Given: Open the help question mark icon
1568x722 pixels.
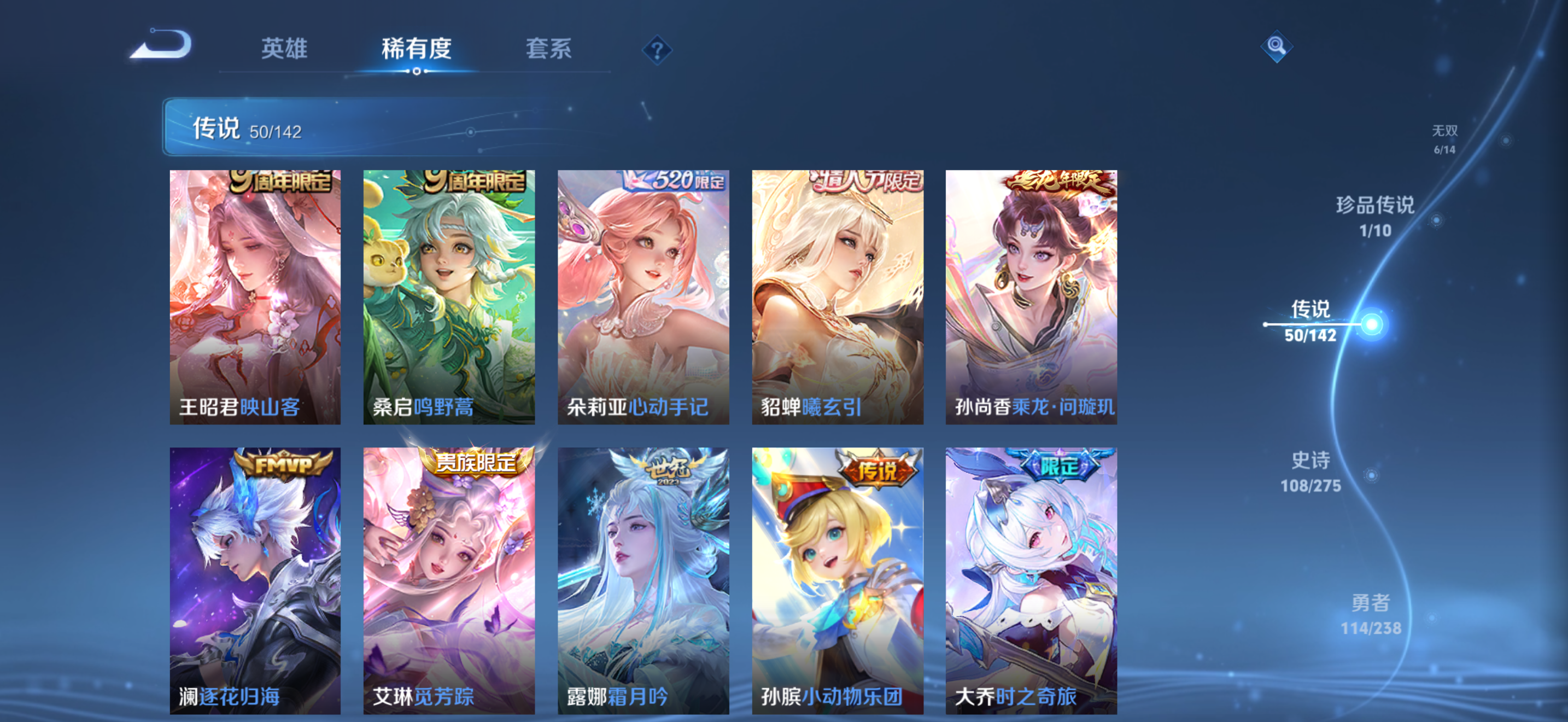Looking at the screenshot, I should pyautogui.click(x=657, y=52).
